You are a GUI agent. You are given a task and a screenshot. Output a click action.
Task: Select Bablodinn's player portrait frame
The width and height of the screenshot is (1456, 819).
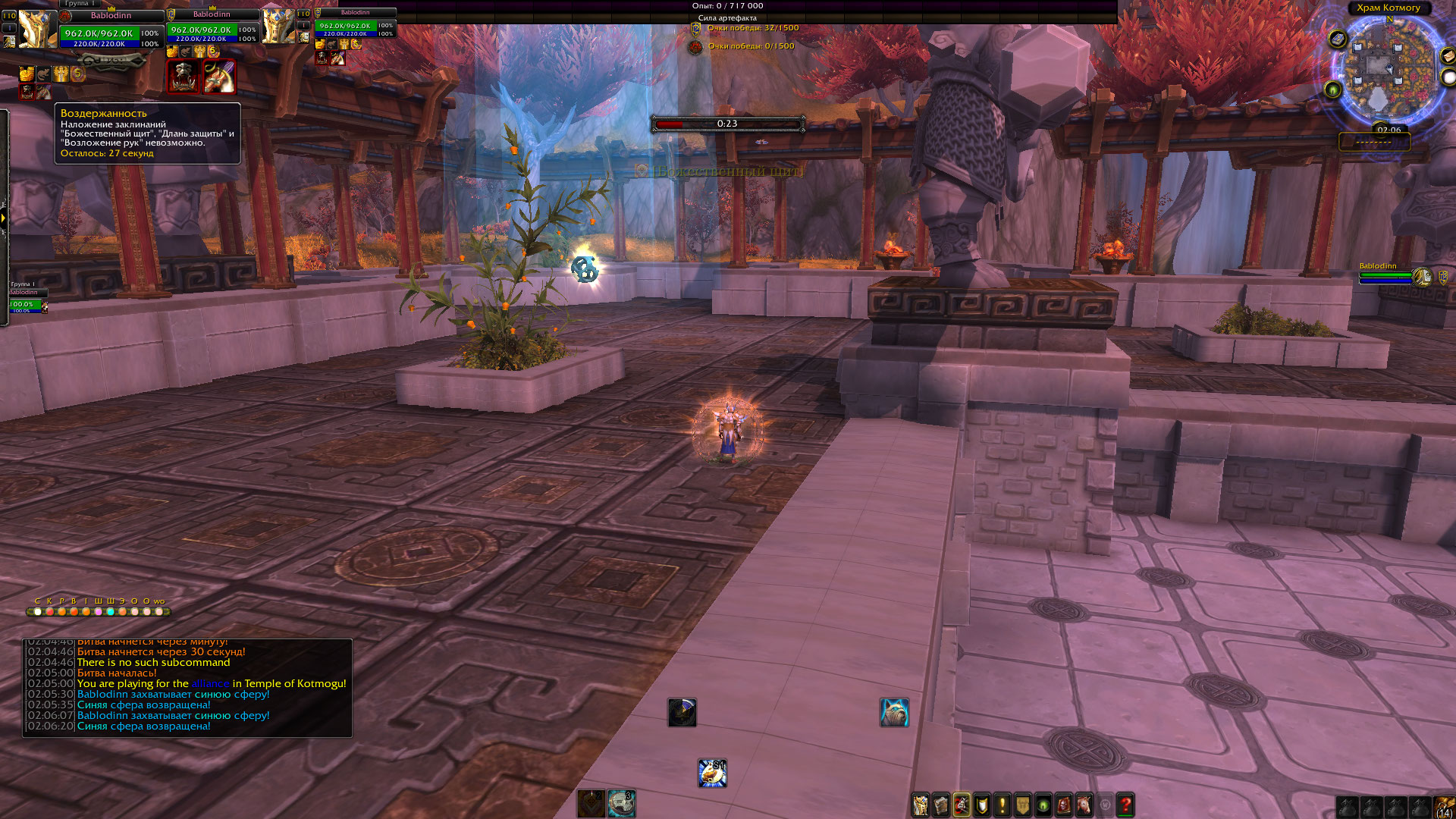click(37, 29)
